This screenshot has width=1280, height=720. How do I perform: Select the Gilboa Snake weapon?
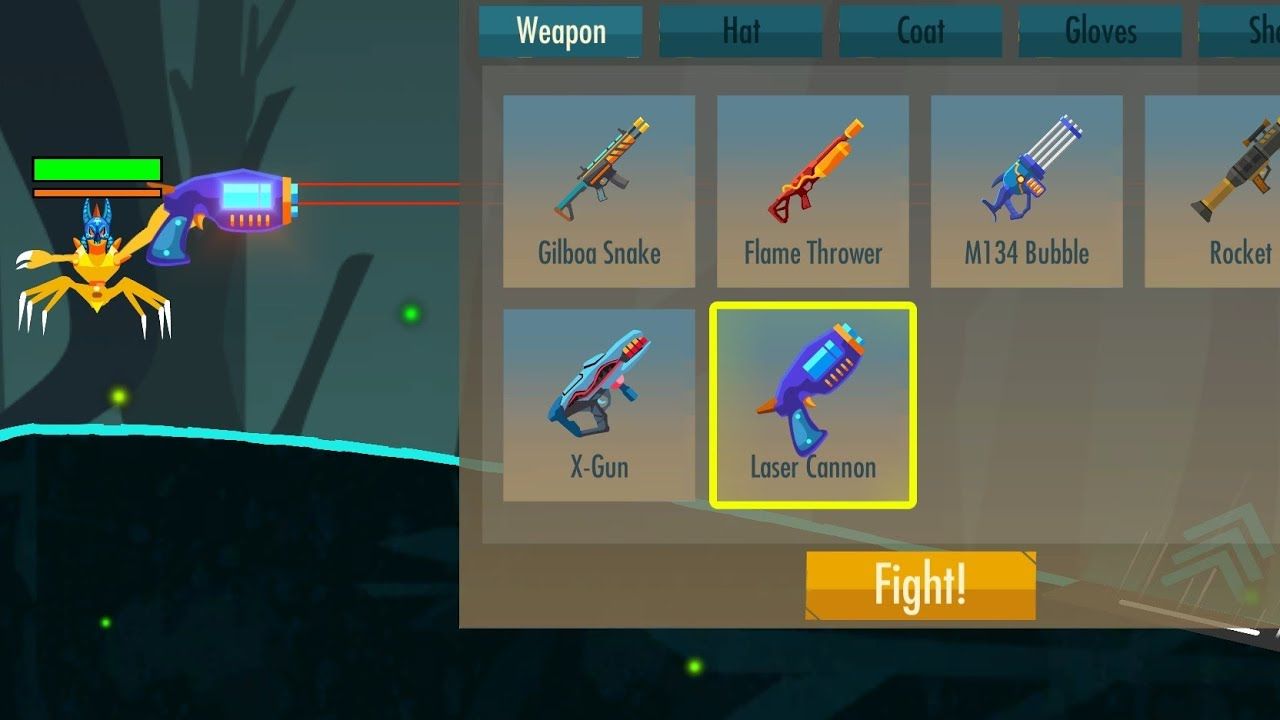pos(598,180)
